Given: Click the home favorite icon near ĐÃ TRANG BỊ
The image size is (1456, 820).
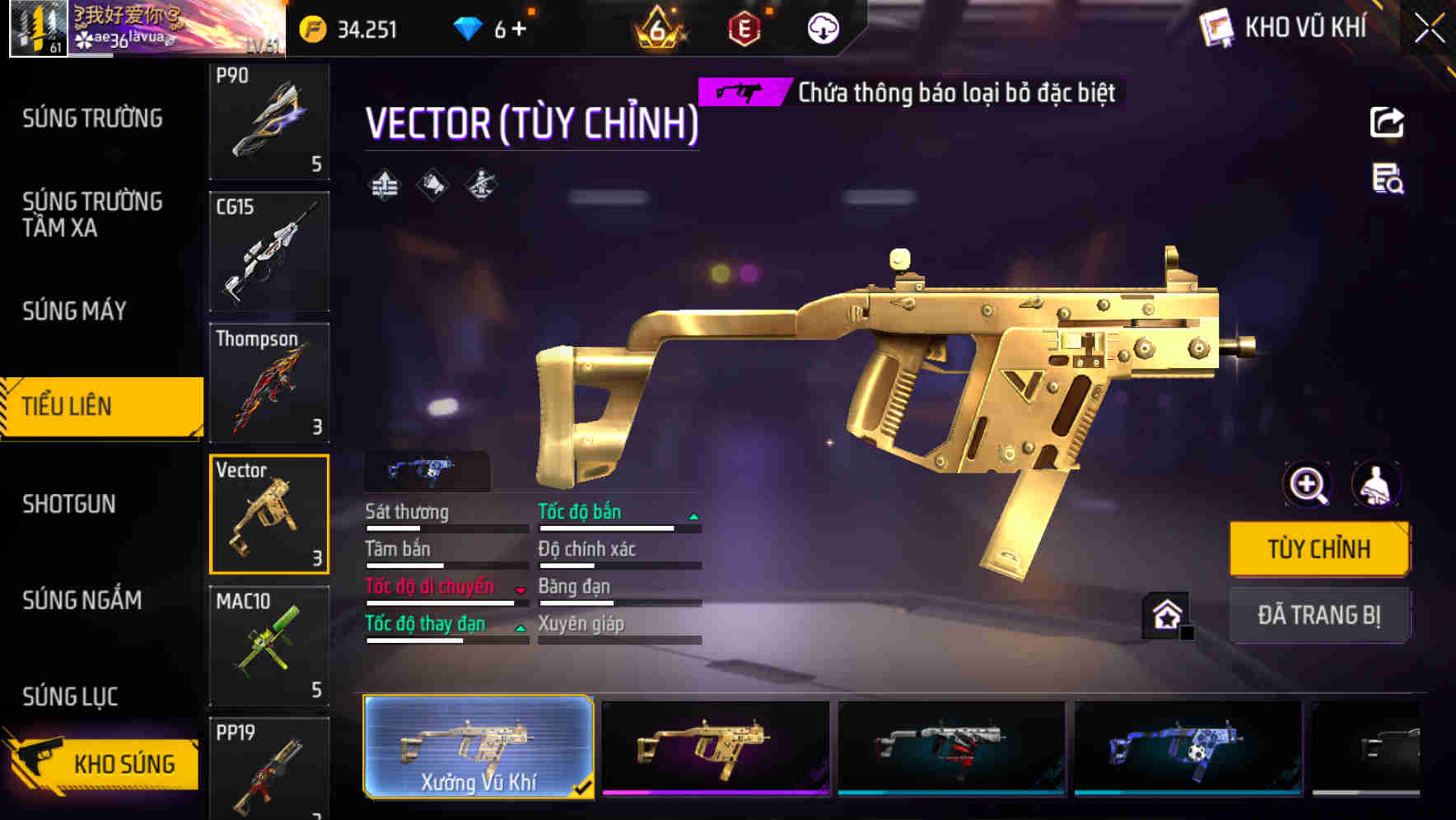Looking at the screenshot, I should (x=1168, y=614).
